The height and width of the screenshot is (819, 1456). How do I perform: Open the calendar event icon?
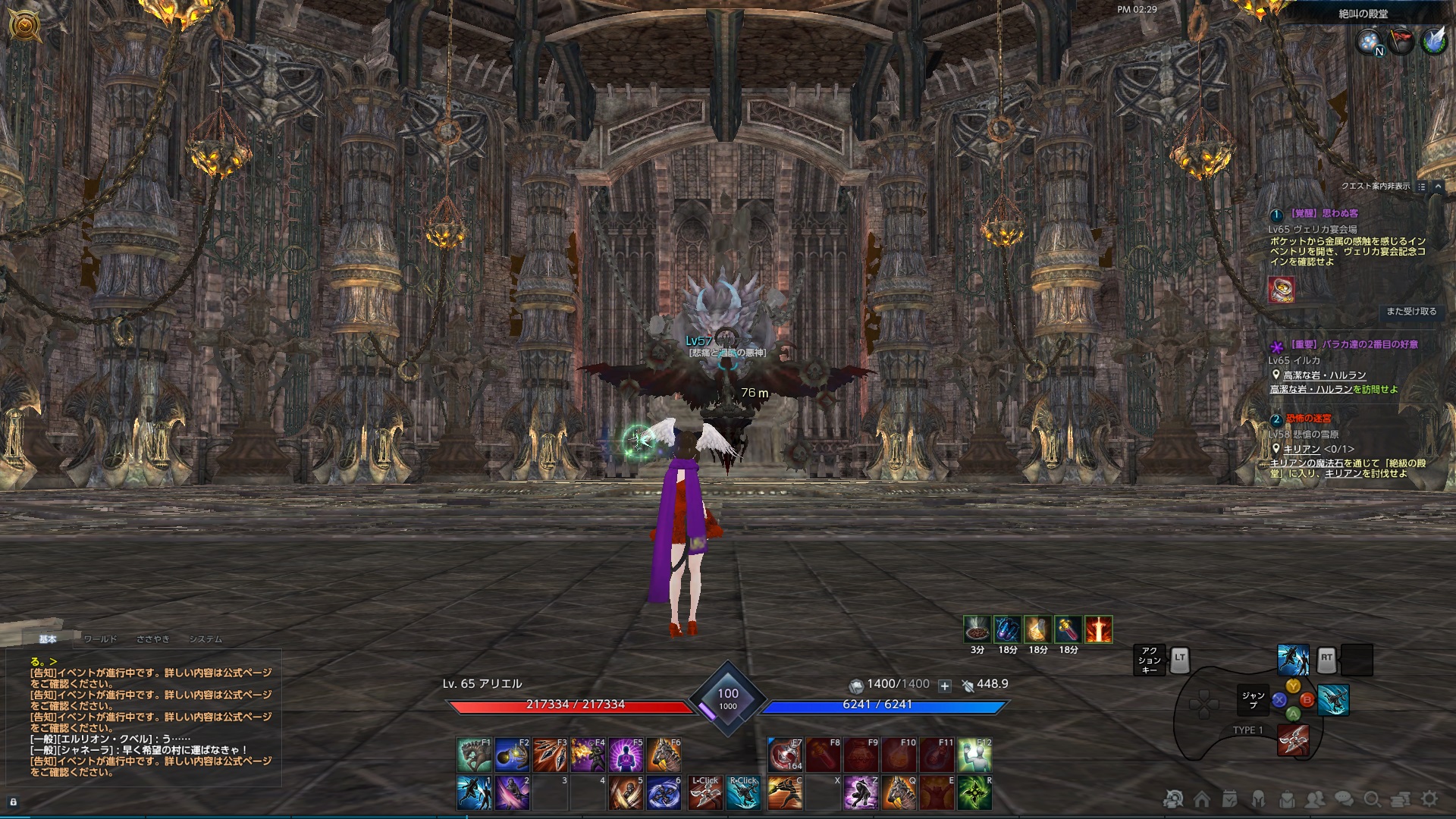tap(1230, 801)
